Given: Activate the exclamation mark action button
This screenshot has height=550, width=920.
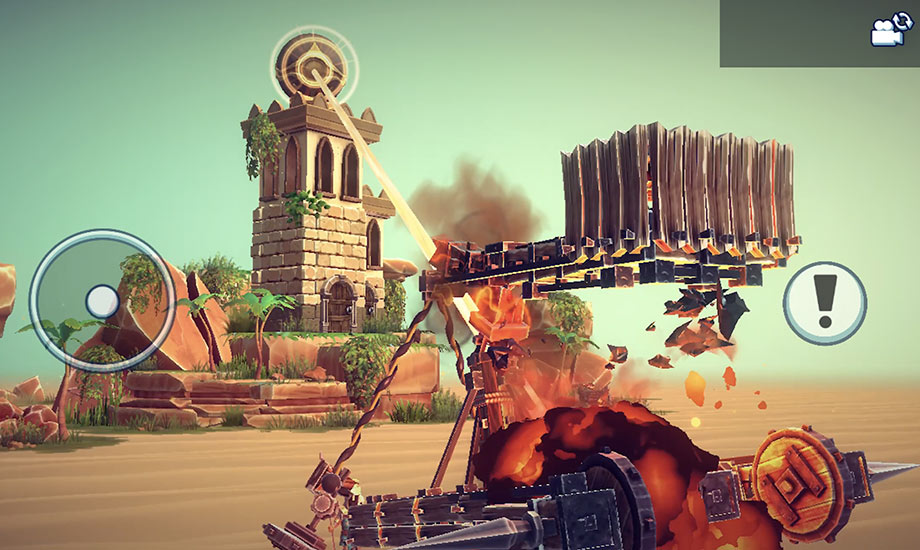Looking at the screenshot, I should pos(824,302).
